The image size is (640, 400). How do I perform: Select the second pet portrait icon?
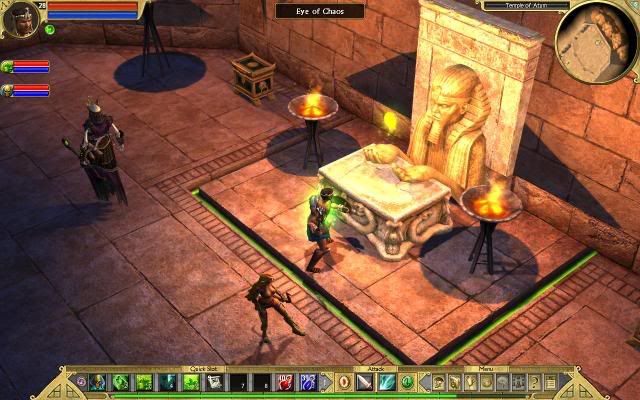(8, 90)
